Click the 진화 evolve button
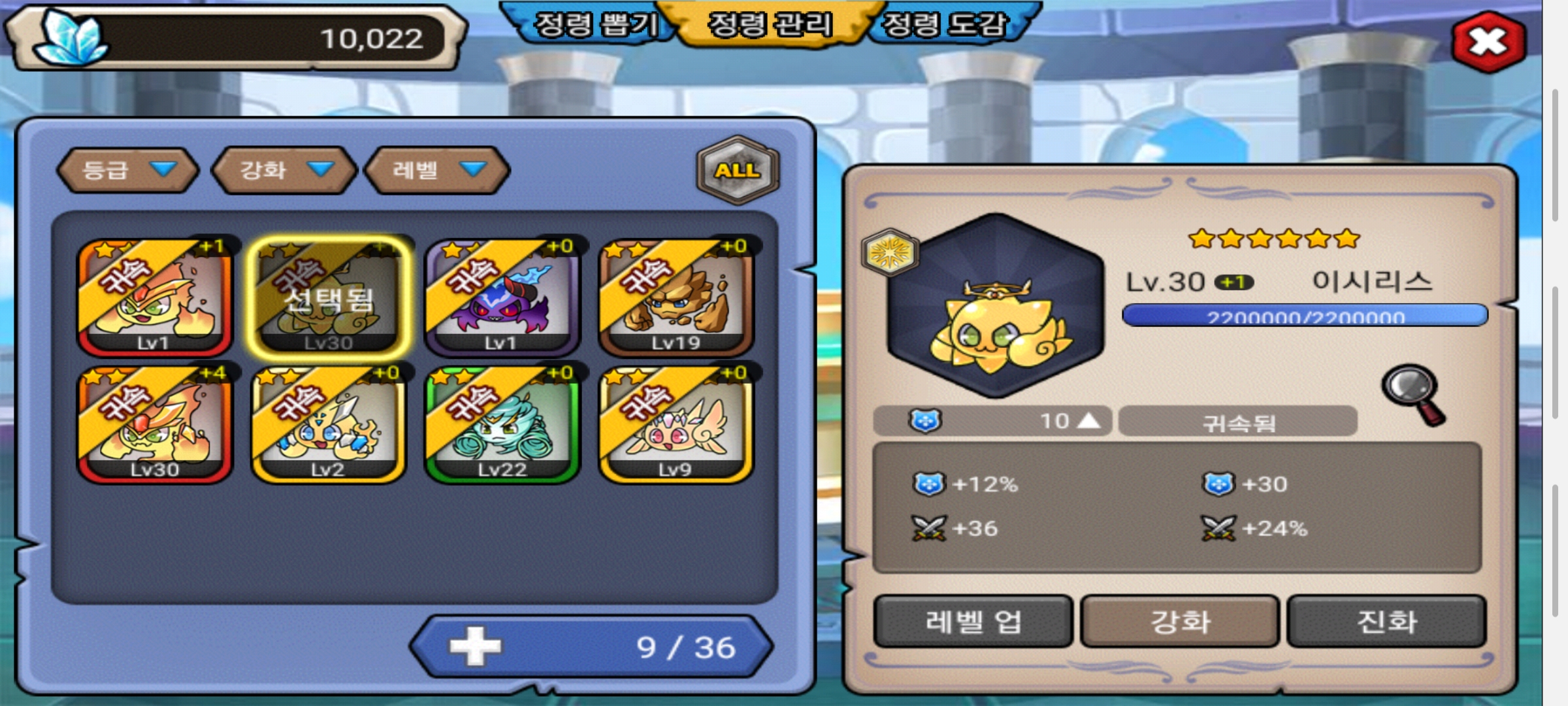 [x=1386, y=621]
